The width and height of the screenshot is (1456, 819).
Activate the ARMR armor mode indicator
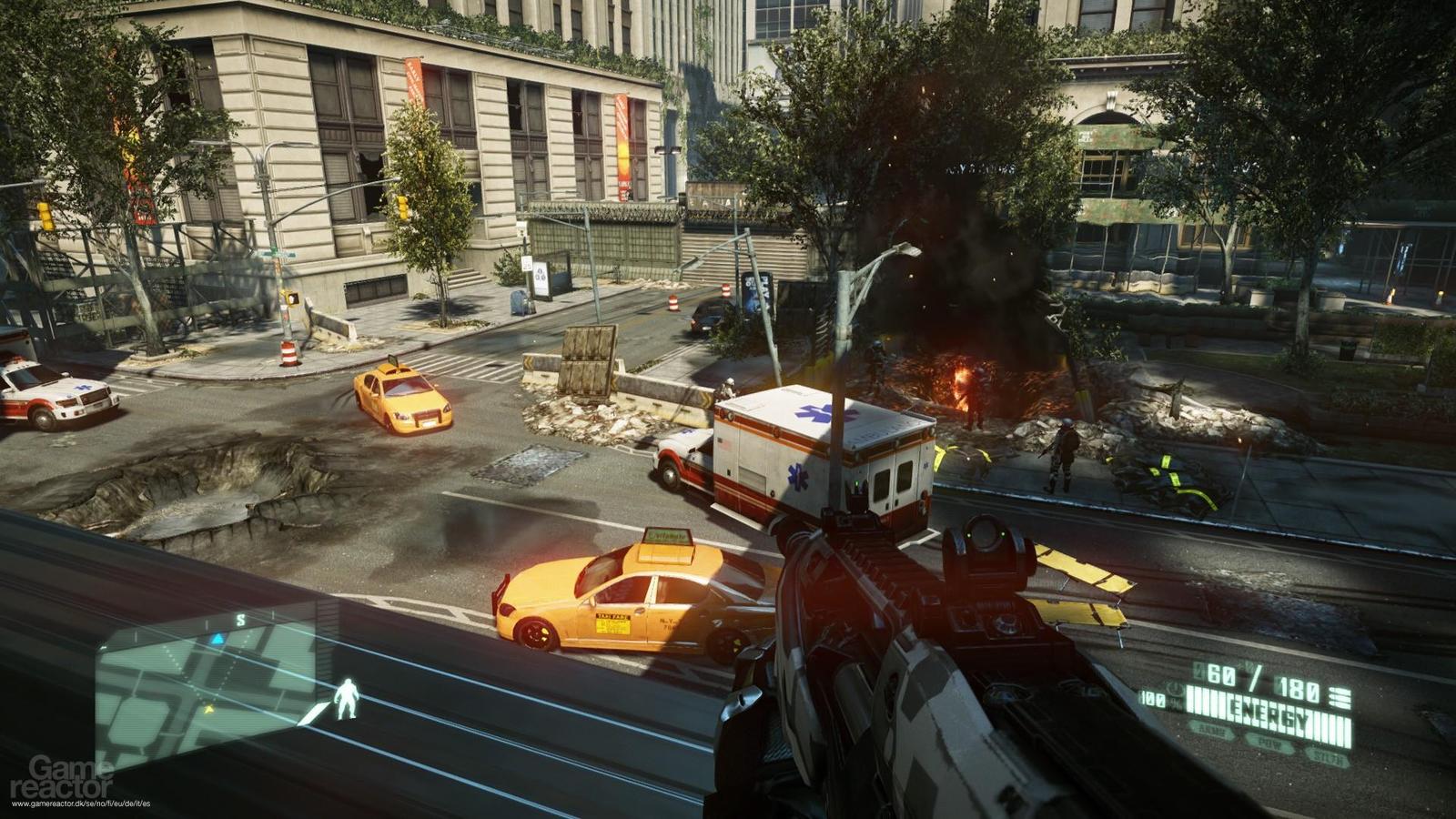click(1210, 730)
